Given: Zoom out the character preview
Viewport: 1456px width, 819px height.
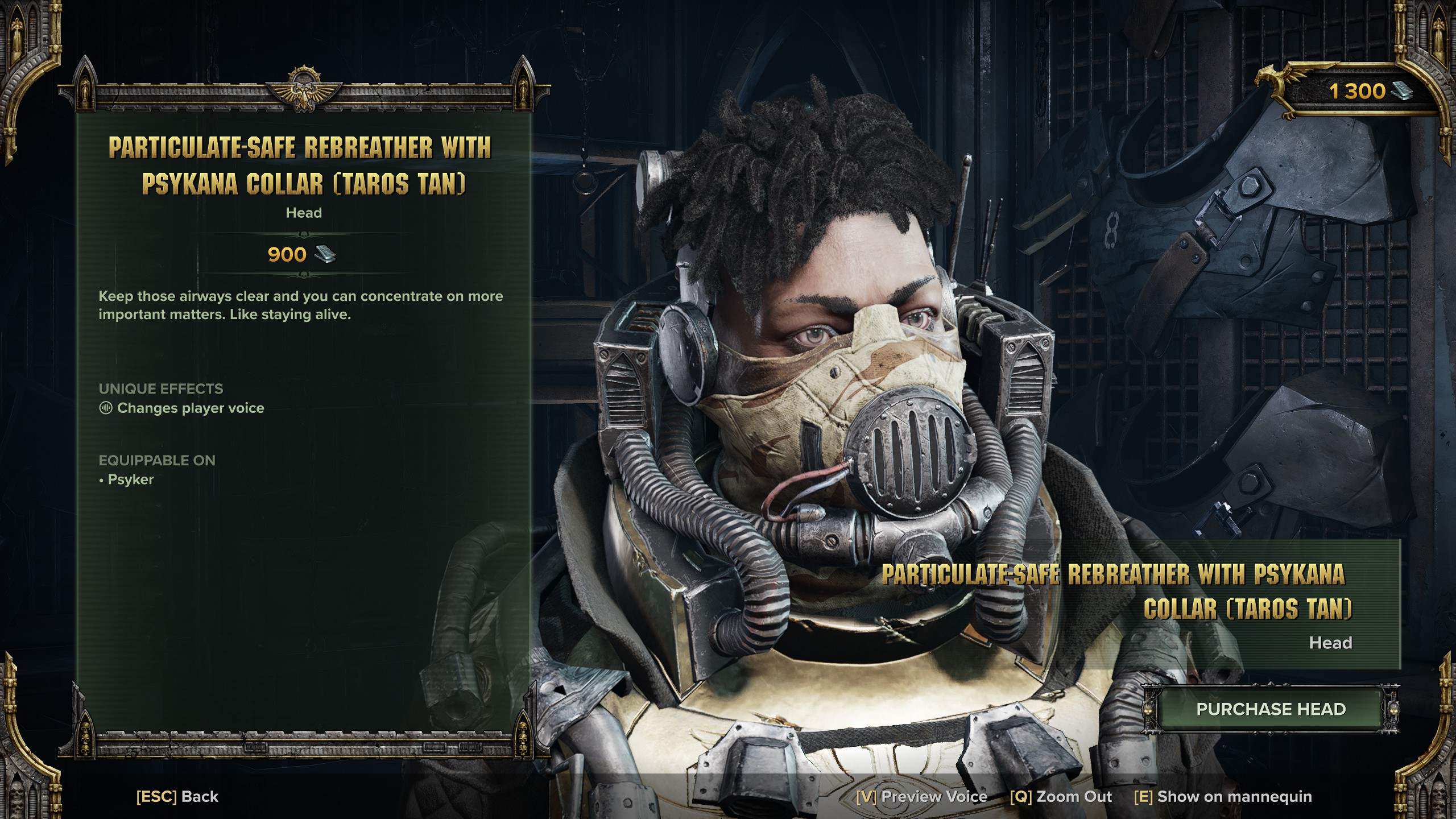Looking at the screenshot, I should pos(1061,797).
